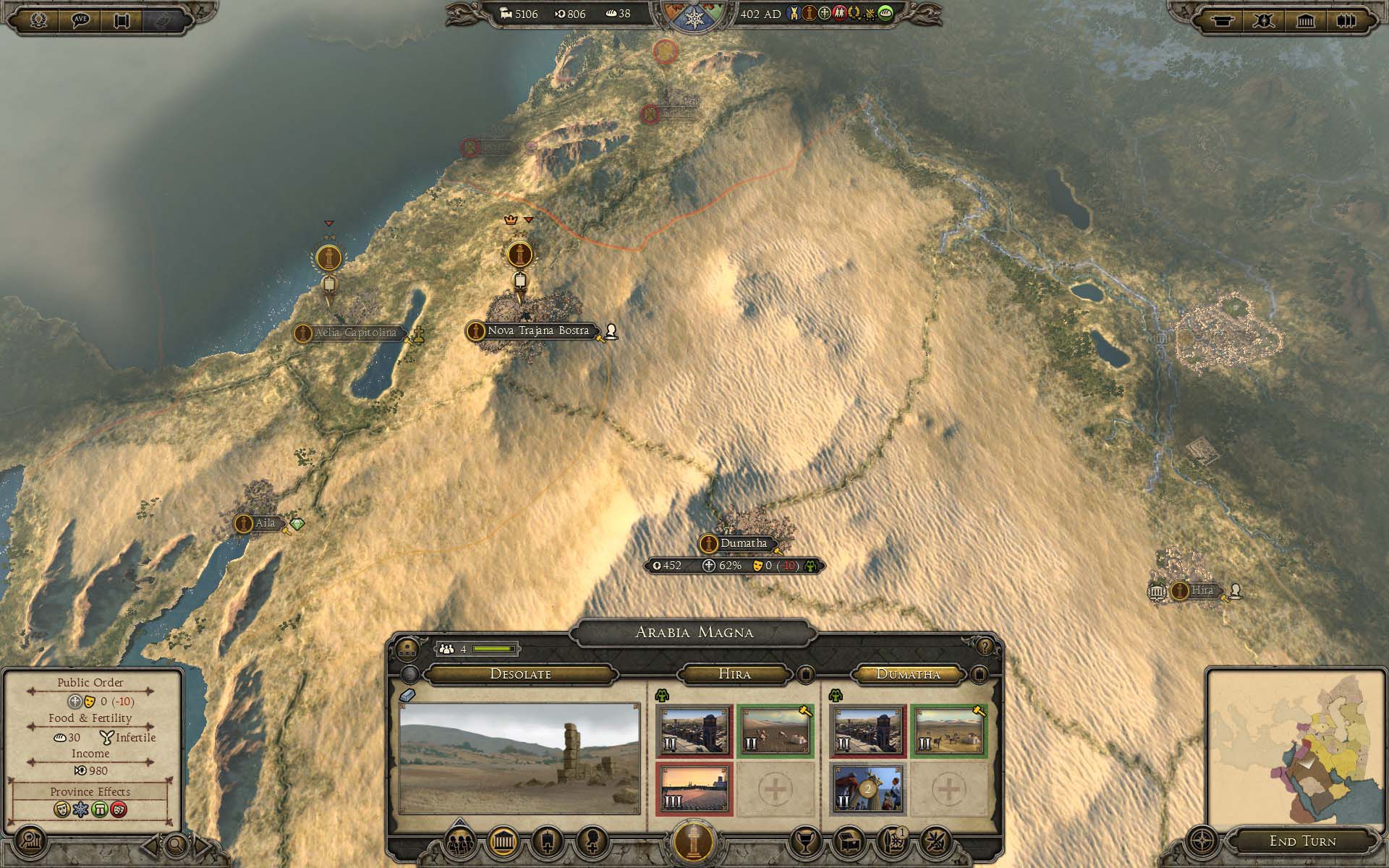The width and height of the screenshot is (1389, 868).
Task: Select the Hira settlement header
Action: [x=734, y=674]
